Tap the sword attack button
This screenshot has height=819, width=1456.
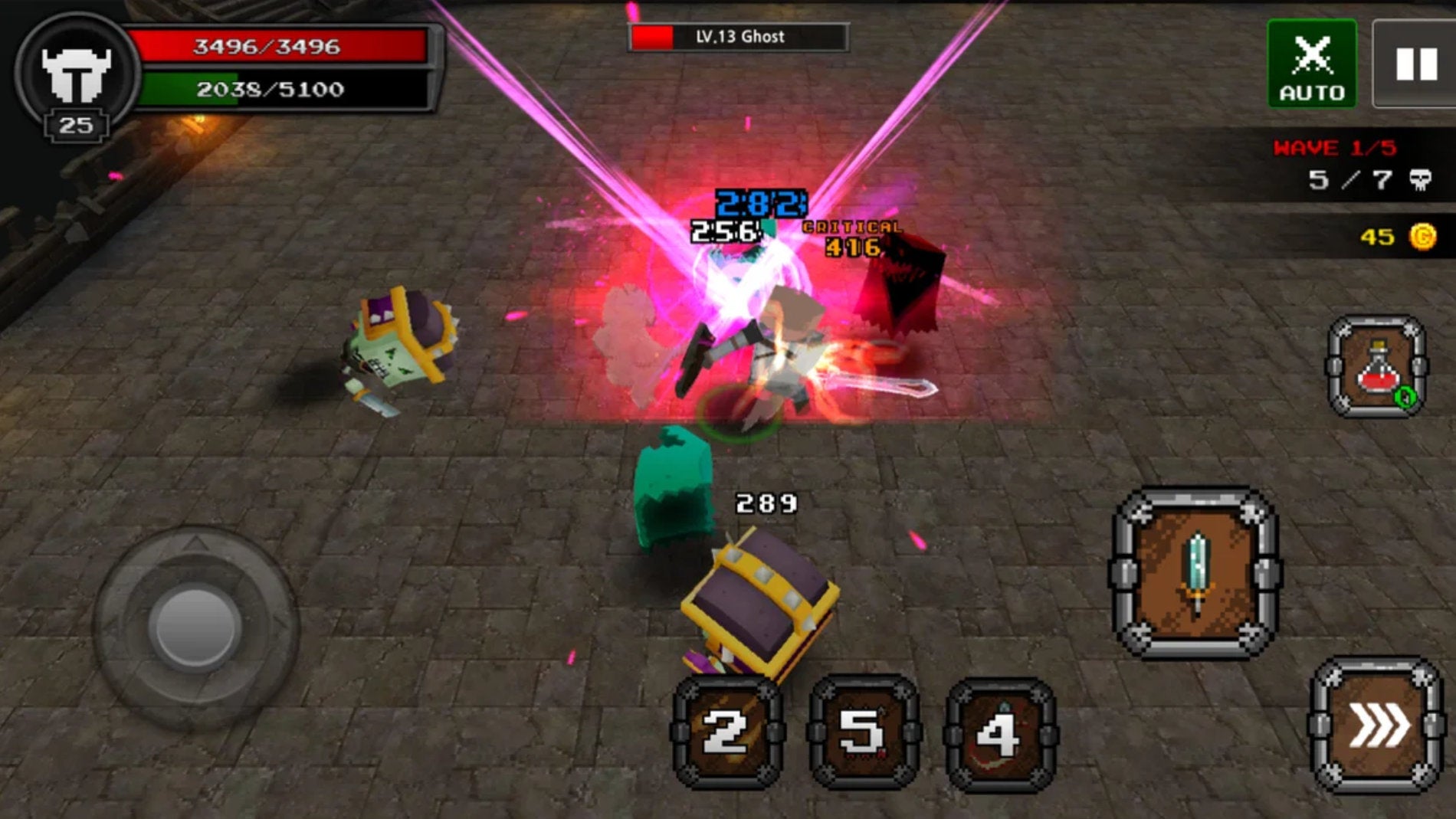(1195, 573)
